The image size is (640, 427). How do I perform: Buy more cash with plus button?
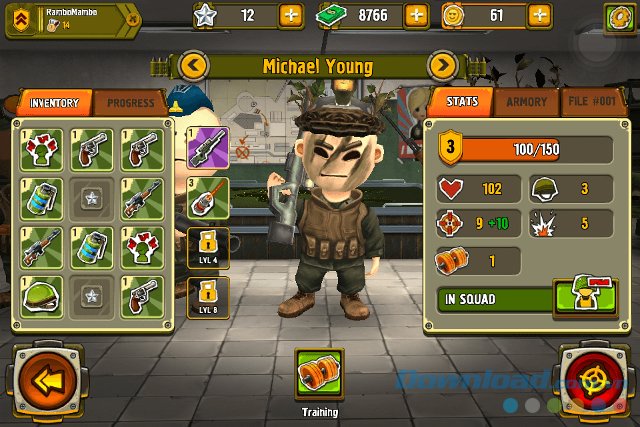click(417, 16)
